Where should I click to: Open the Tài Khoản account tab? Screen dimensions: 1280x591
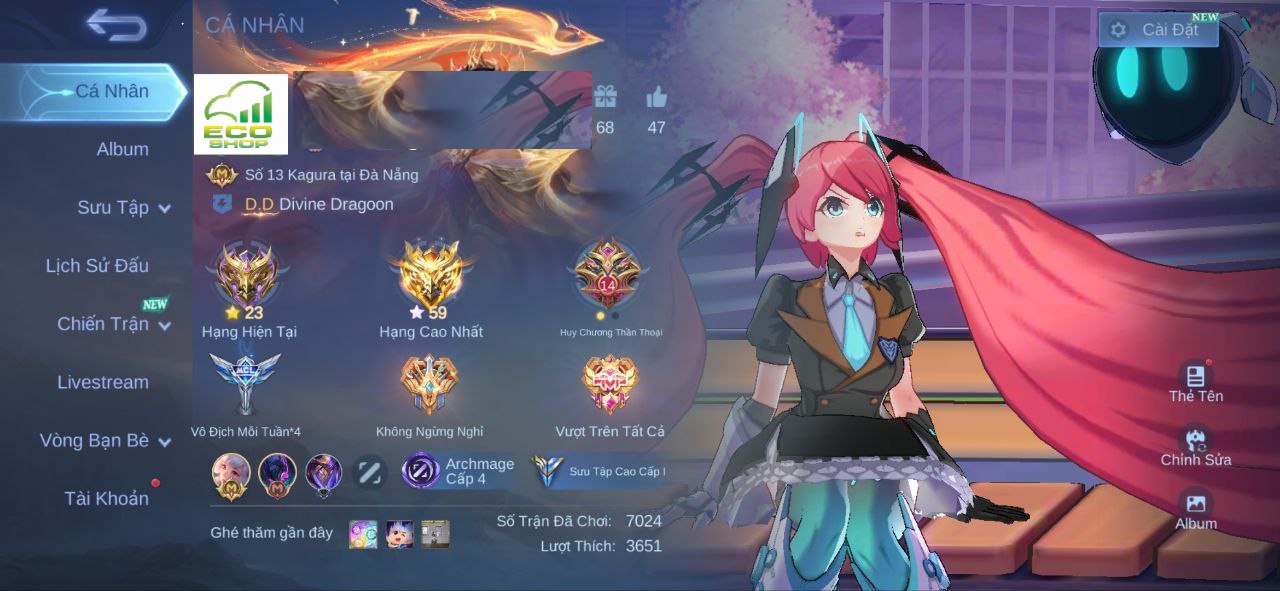[x=106, y=498]
